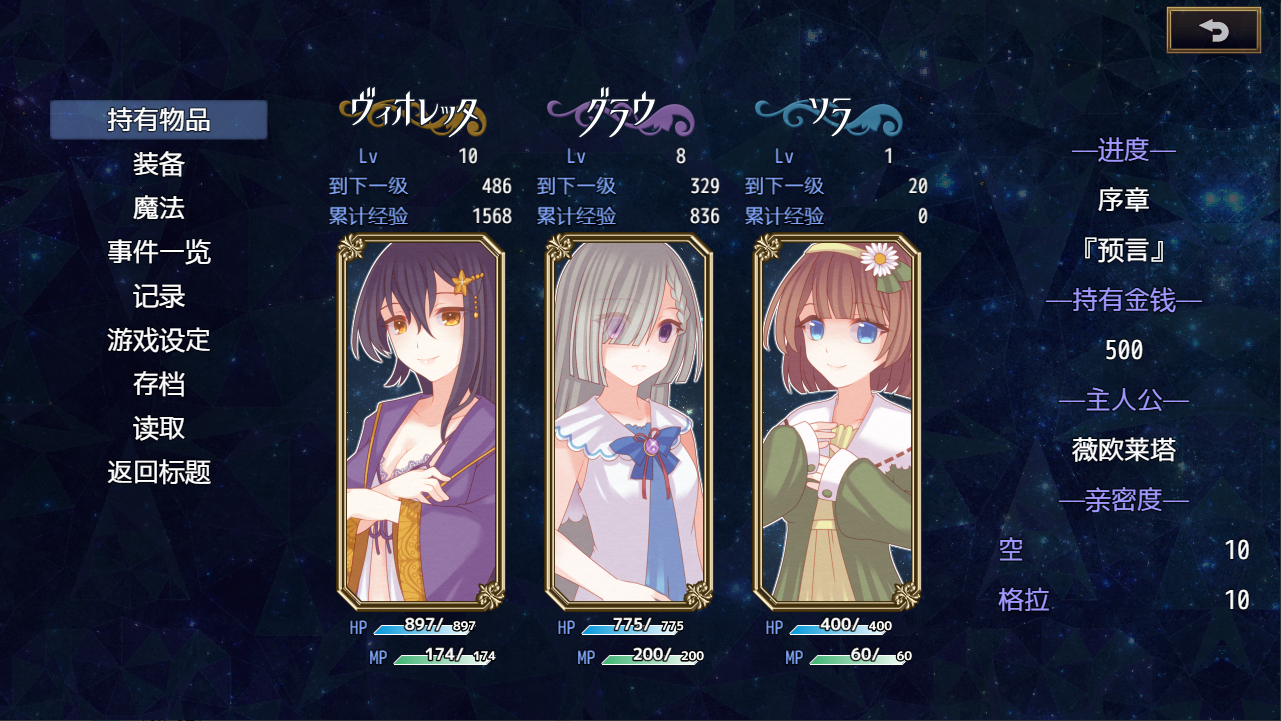Open 游戏设定 game settings
This screenshot has width=1281, height=721.
point(159,340)
